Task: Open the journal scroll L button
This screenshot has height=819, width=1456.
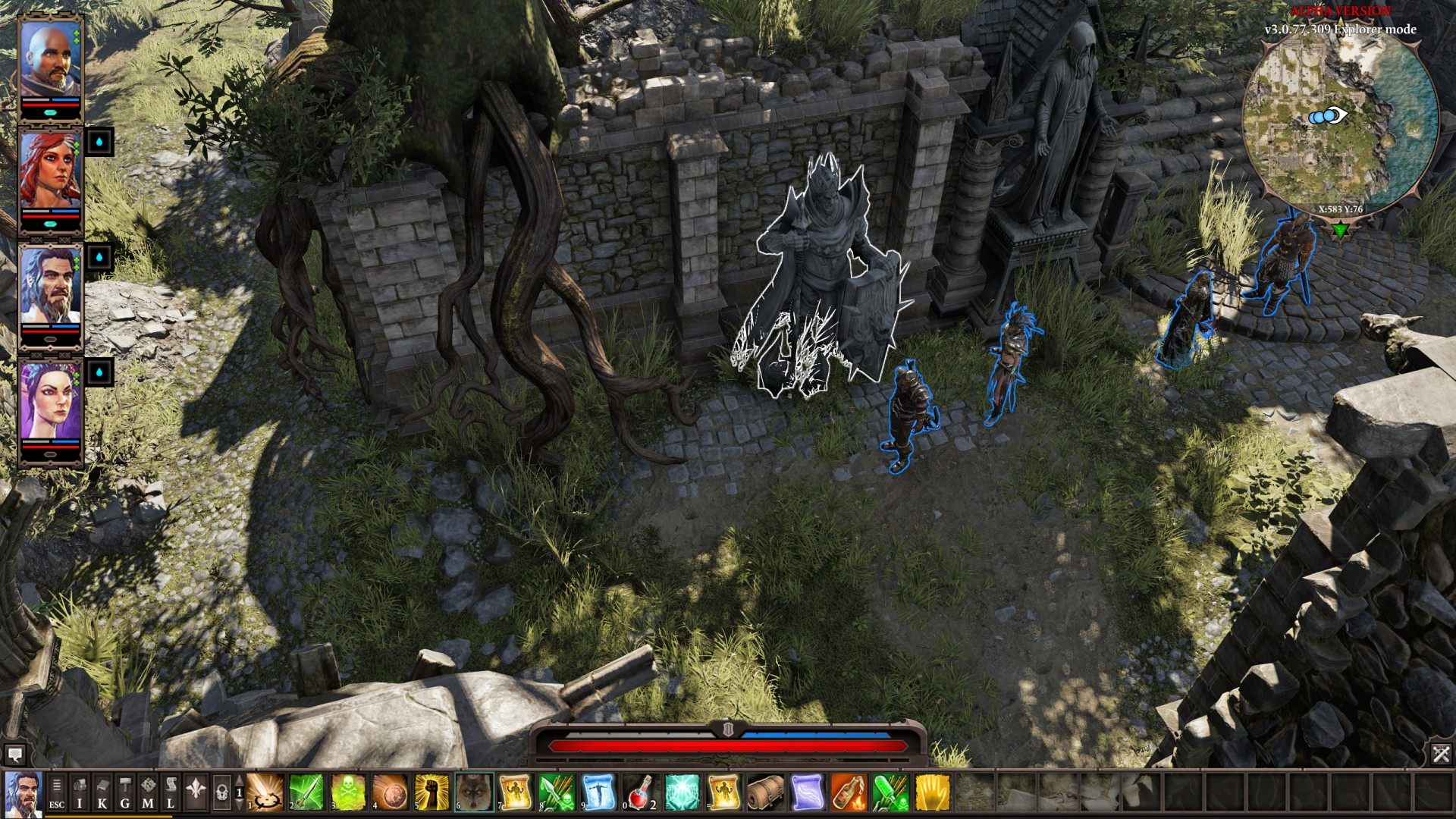Action: (171, 792)
